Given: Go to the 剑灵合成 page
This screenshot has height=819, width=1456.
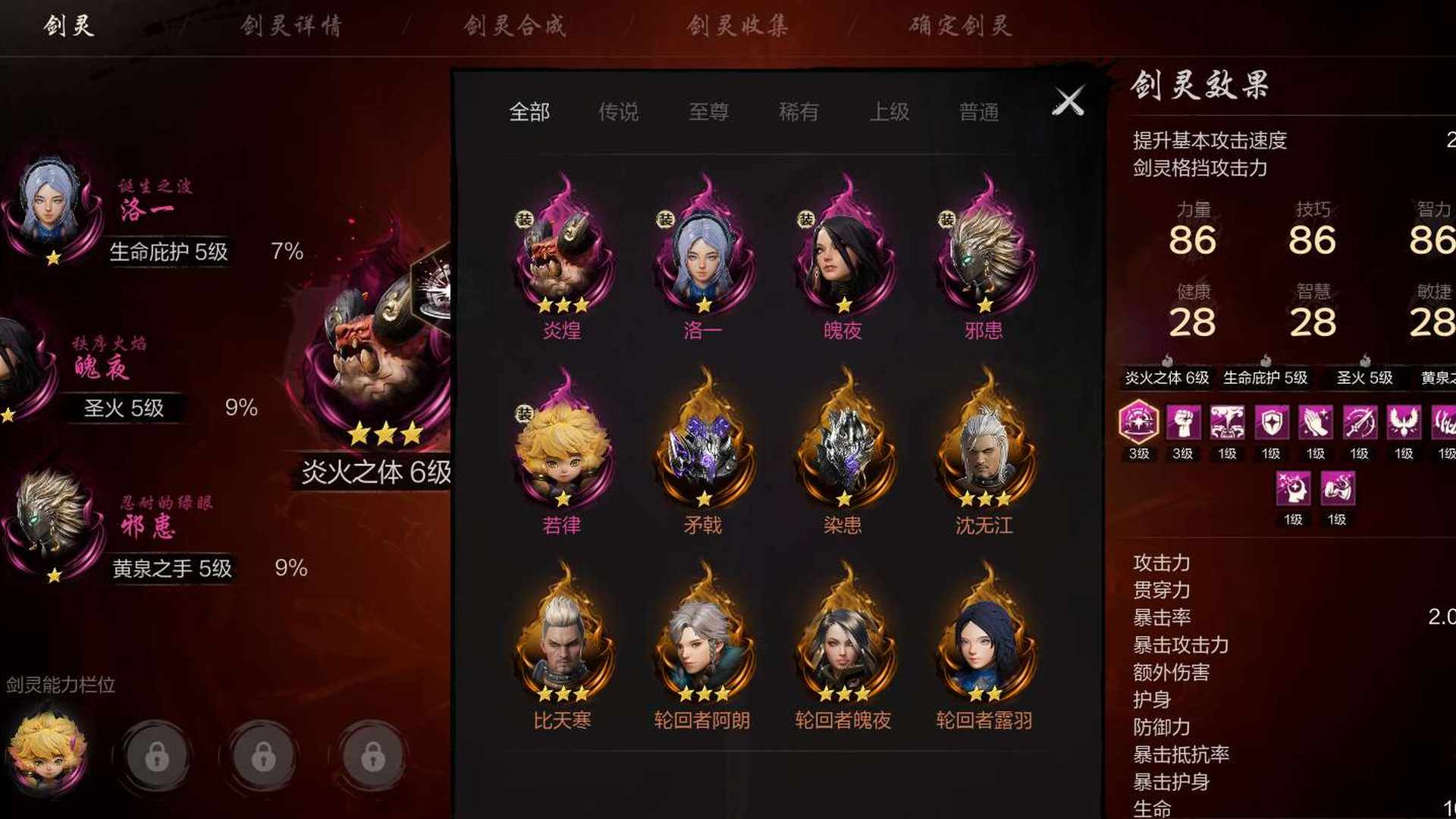Looking at the screenshot, I should (515, 27).
